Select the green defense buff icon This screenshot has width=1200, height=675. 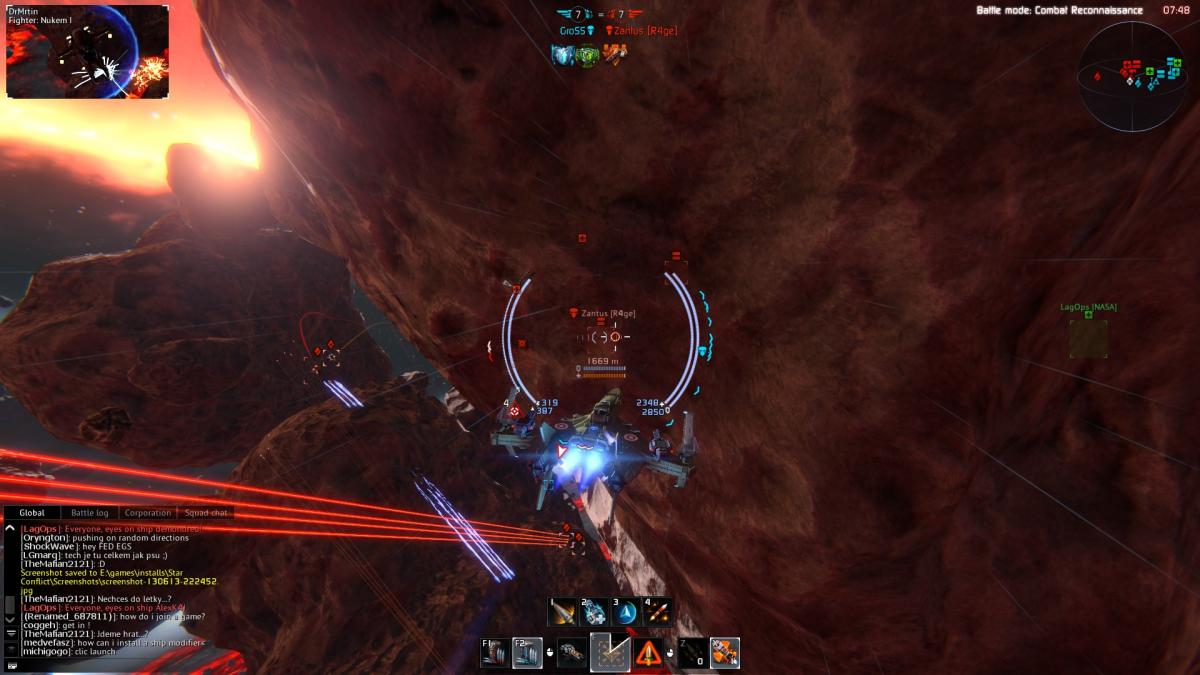(x=587, y=55)
